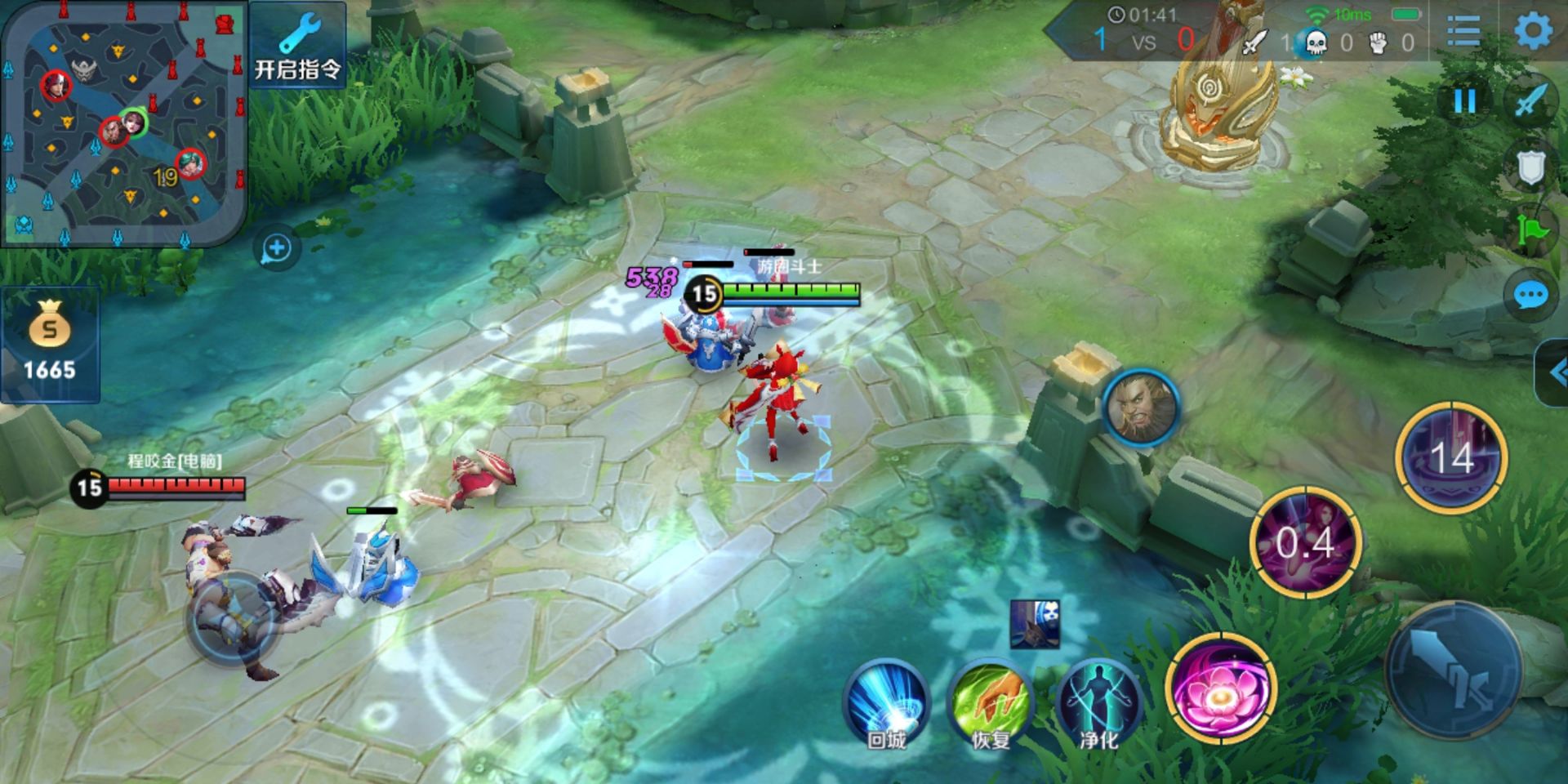
Task: Send the green flag gather signal
Action: [x=1530, y=230]
